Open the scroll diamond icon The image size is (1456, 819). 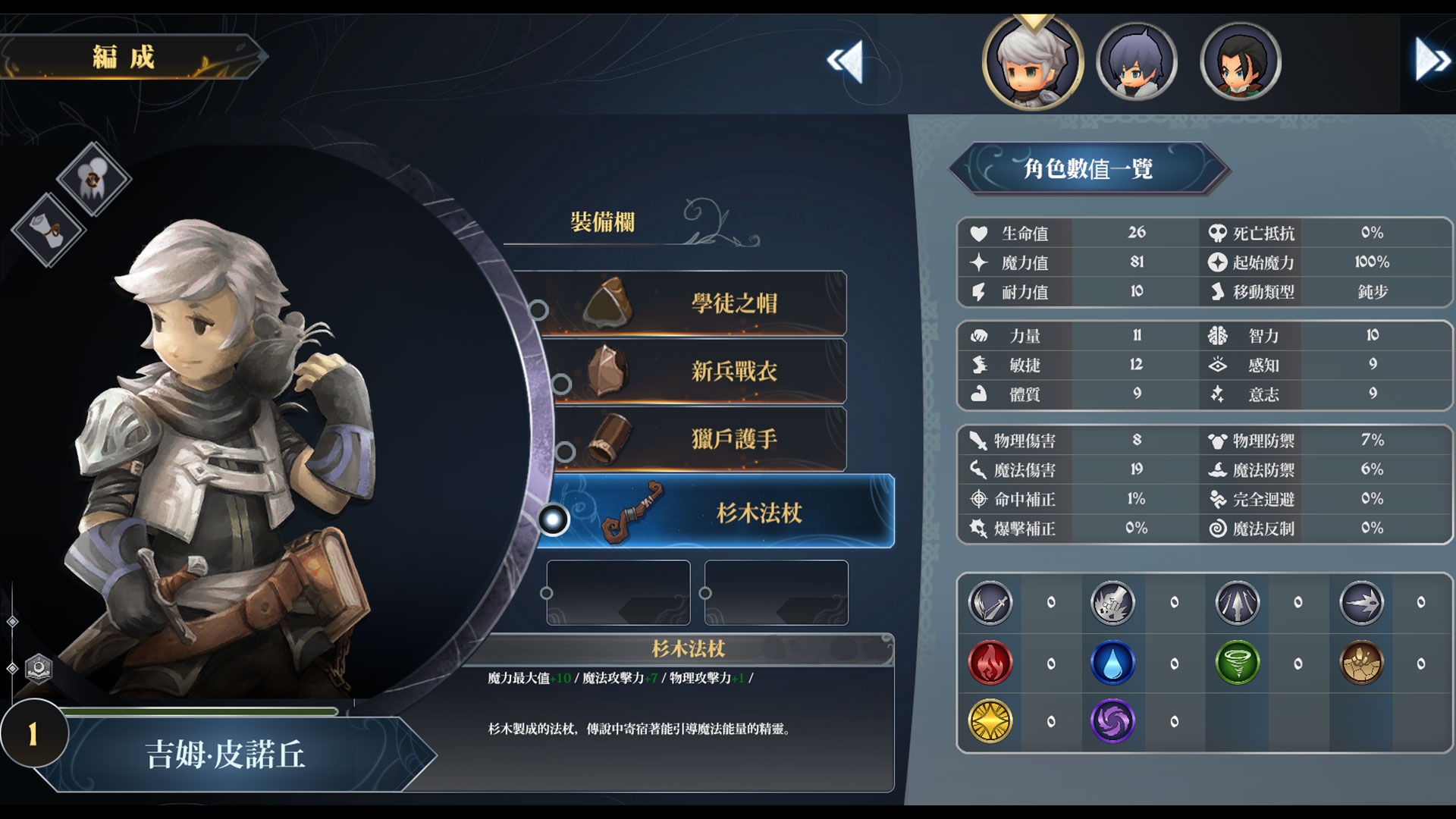49,230
